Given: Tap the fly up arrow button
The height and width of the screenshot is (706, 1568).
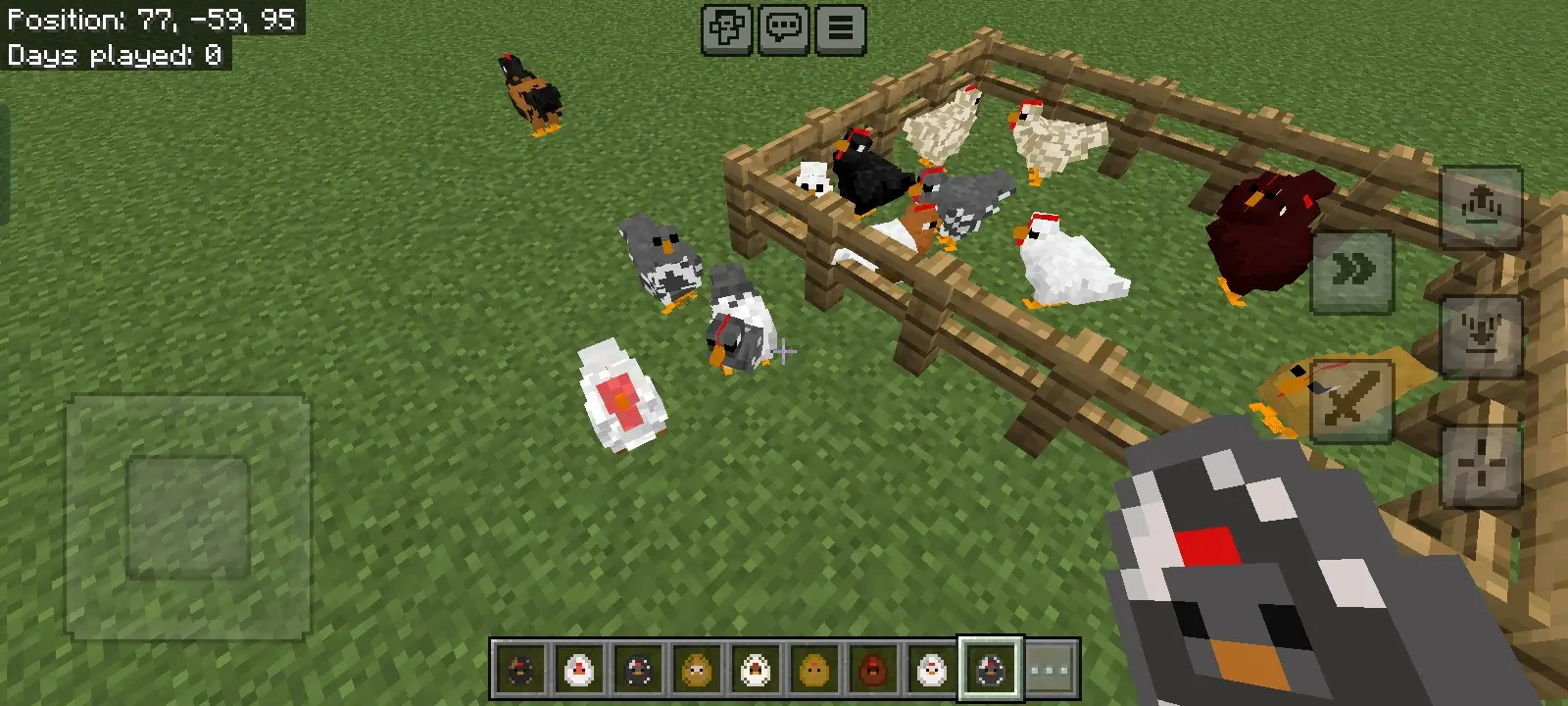Looking at the screenshot, I should (x=1481, y=207).
